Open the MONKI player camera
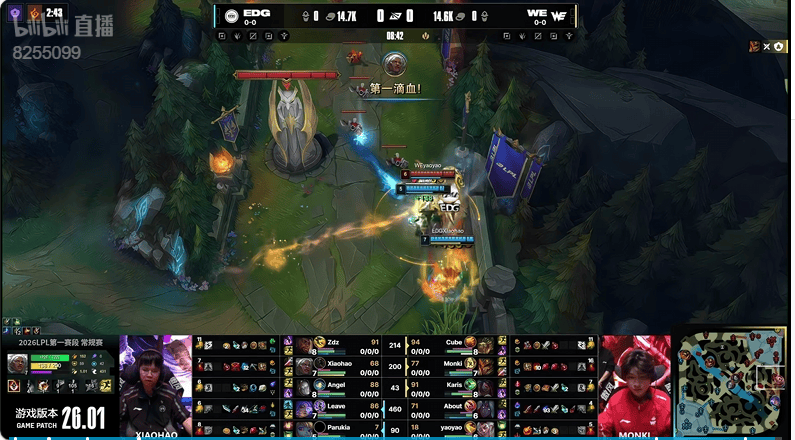The width and height of the screenshot is (795, 440). coord(635,385)
